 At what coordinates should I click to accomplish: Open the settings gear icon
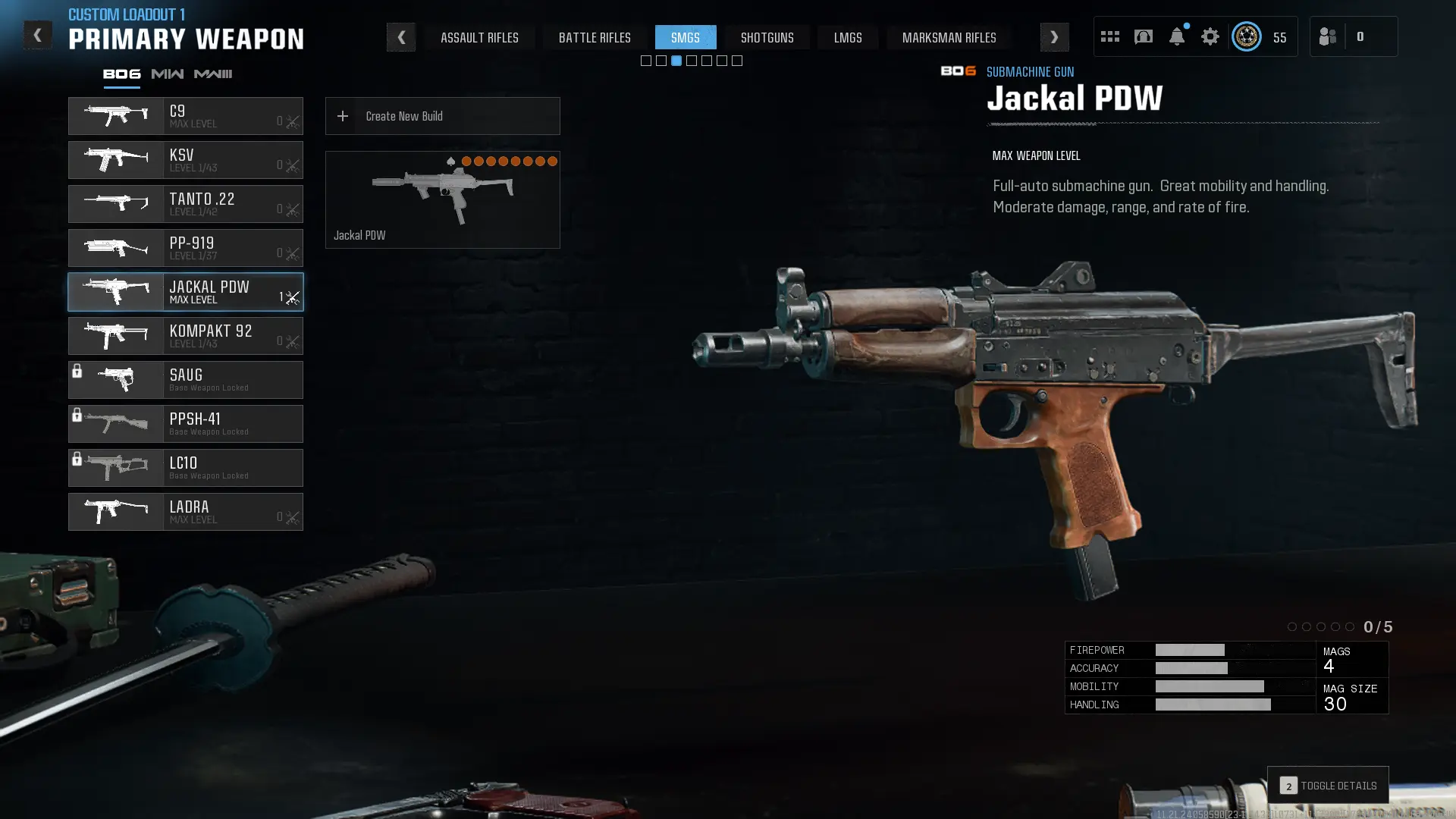1210,36
